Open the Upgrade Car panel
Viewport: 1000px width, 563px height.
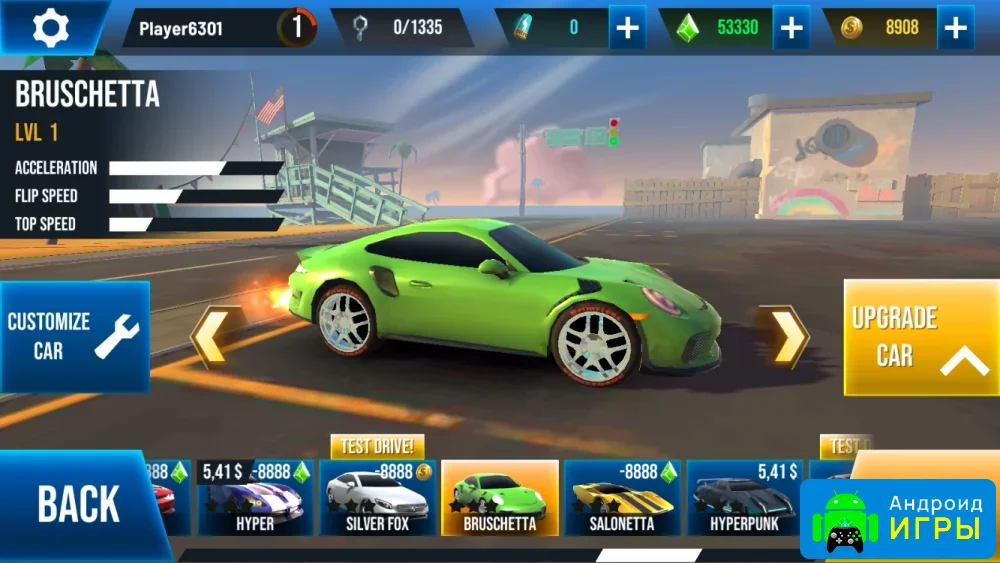tap(920, 338)
